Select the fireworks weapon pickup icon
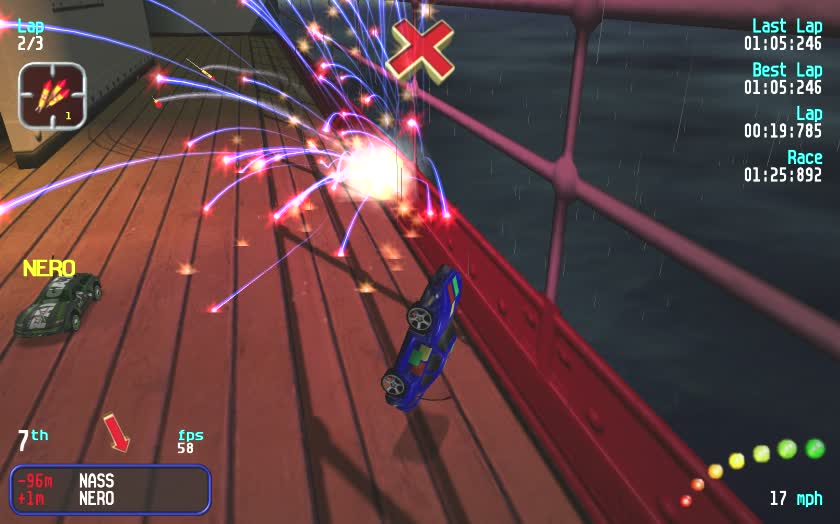Image resolution: width=840 pixels, height=524 pixels. 51,96
